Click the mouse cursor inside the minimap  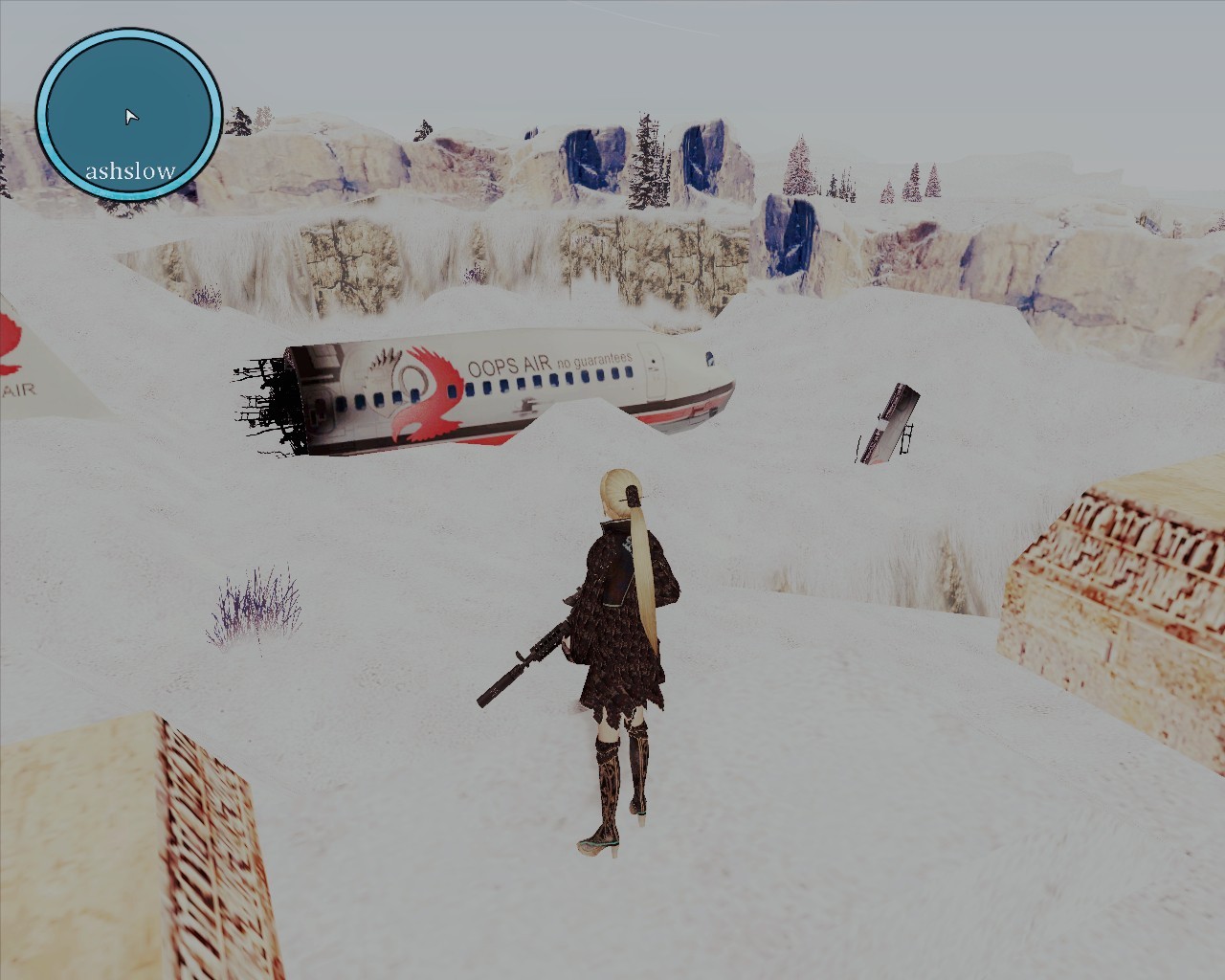(x=129, y=116)
